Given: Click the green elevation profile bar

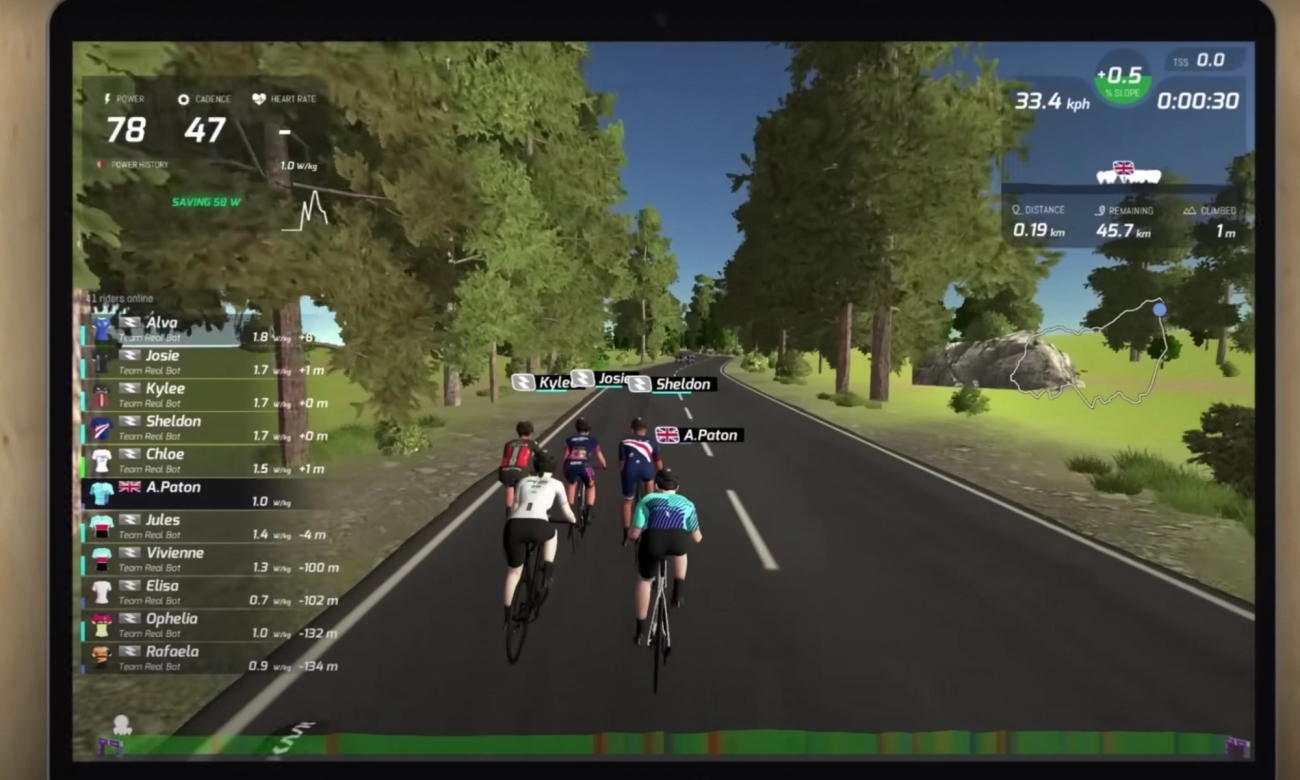Looking at the screenshot, I should click(x=670, y=745).
